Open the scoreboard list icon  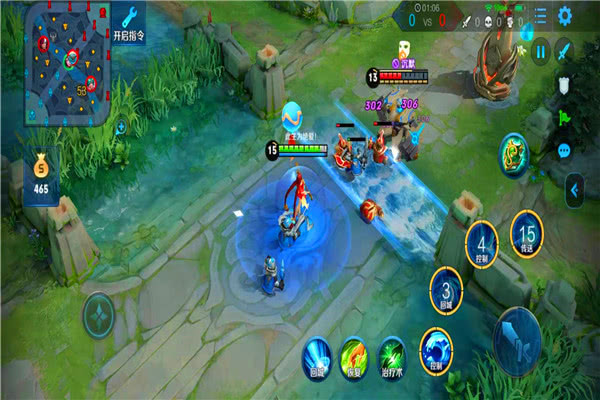point(541,16)
